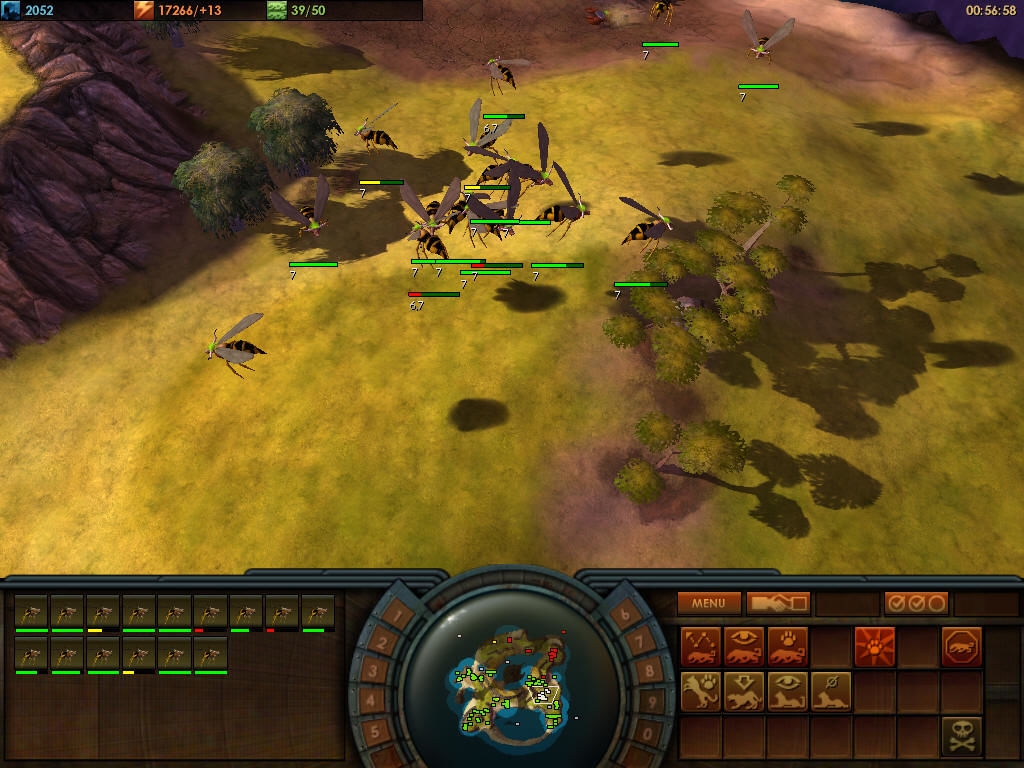Click the down-arrow creature command
The width and height of the screenshot is (1024, 768).
[x=745, y=691]
